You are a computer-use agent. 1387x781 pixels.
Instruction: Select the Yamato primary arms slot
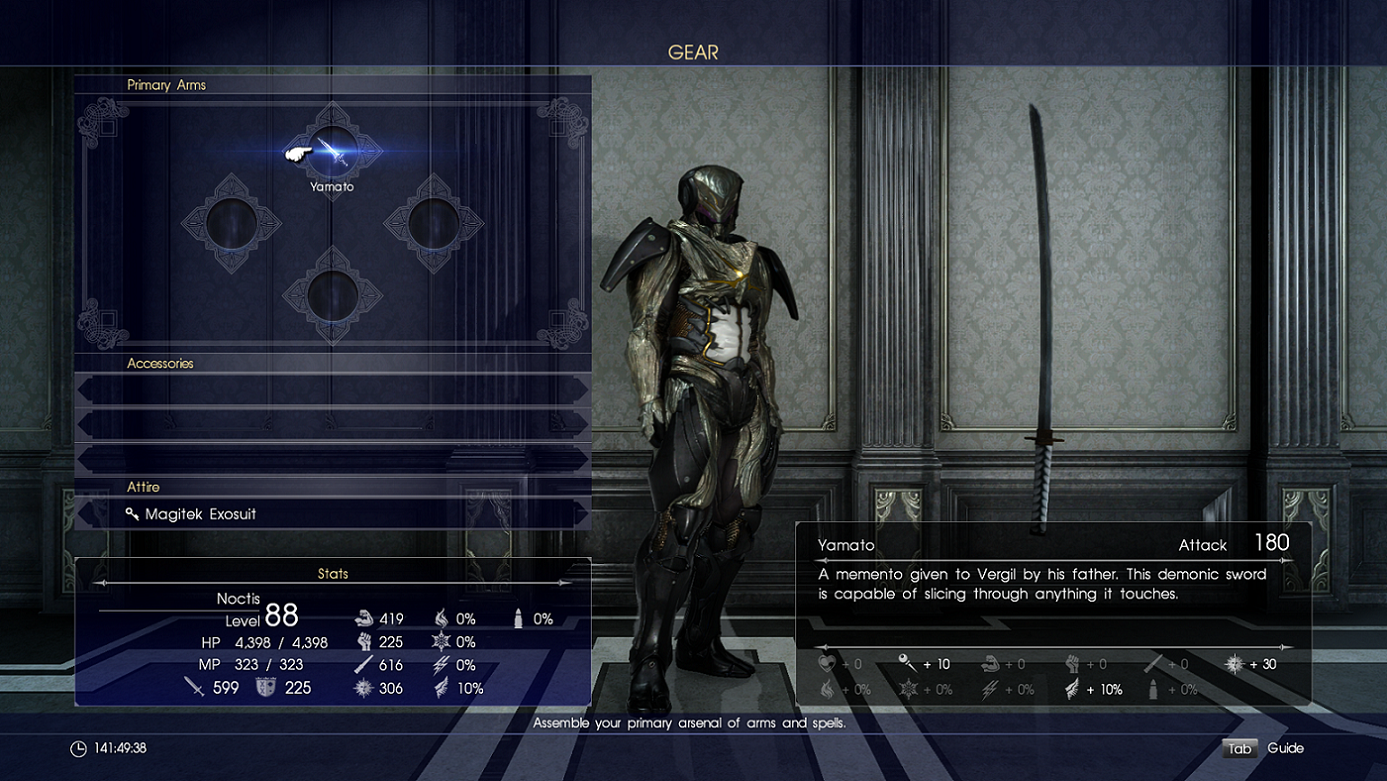coord(333,152)
